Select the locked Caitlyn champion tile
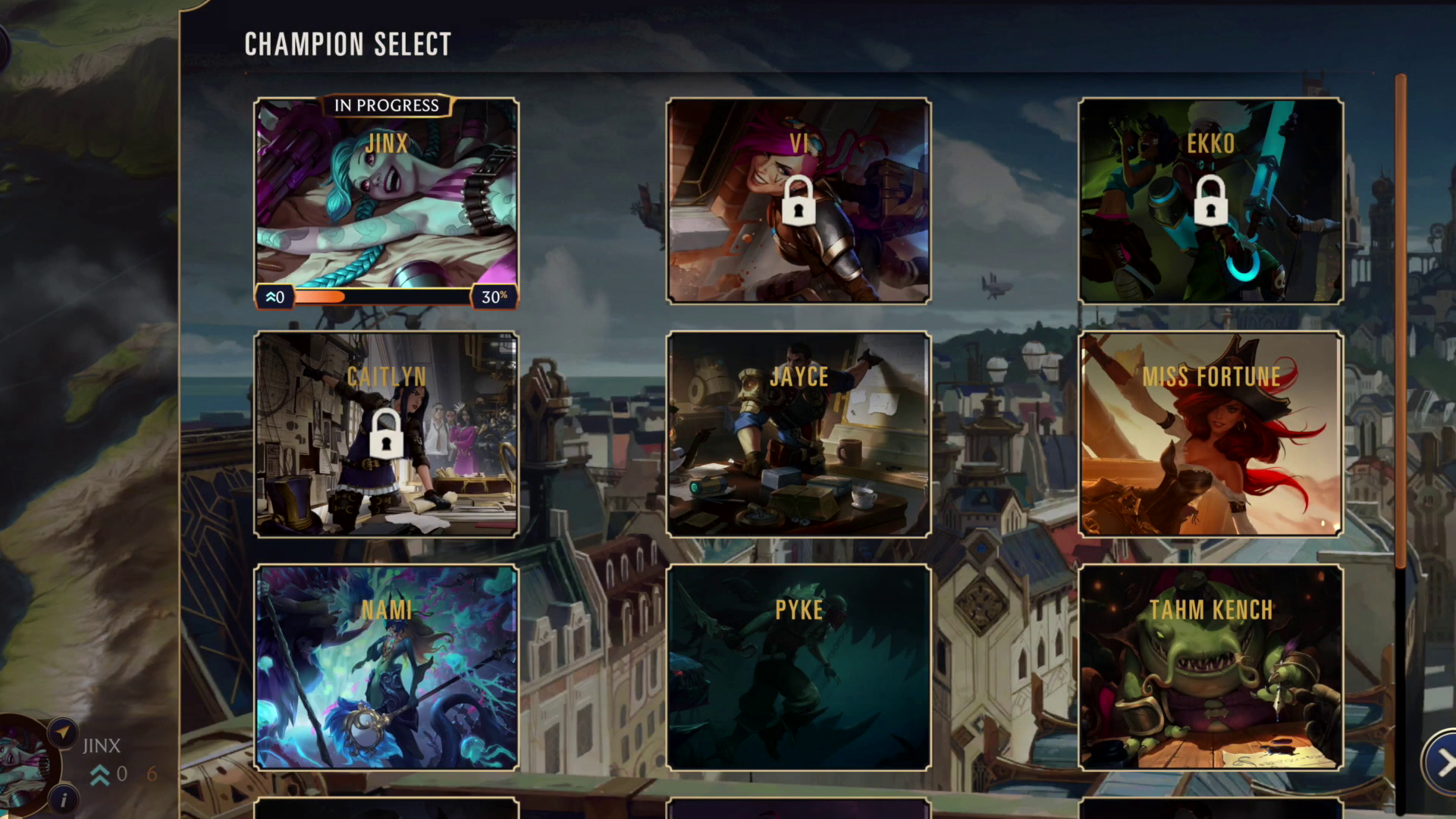 (x=386, y=435)
